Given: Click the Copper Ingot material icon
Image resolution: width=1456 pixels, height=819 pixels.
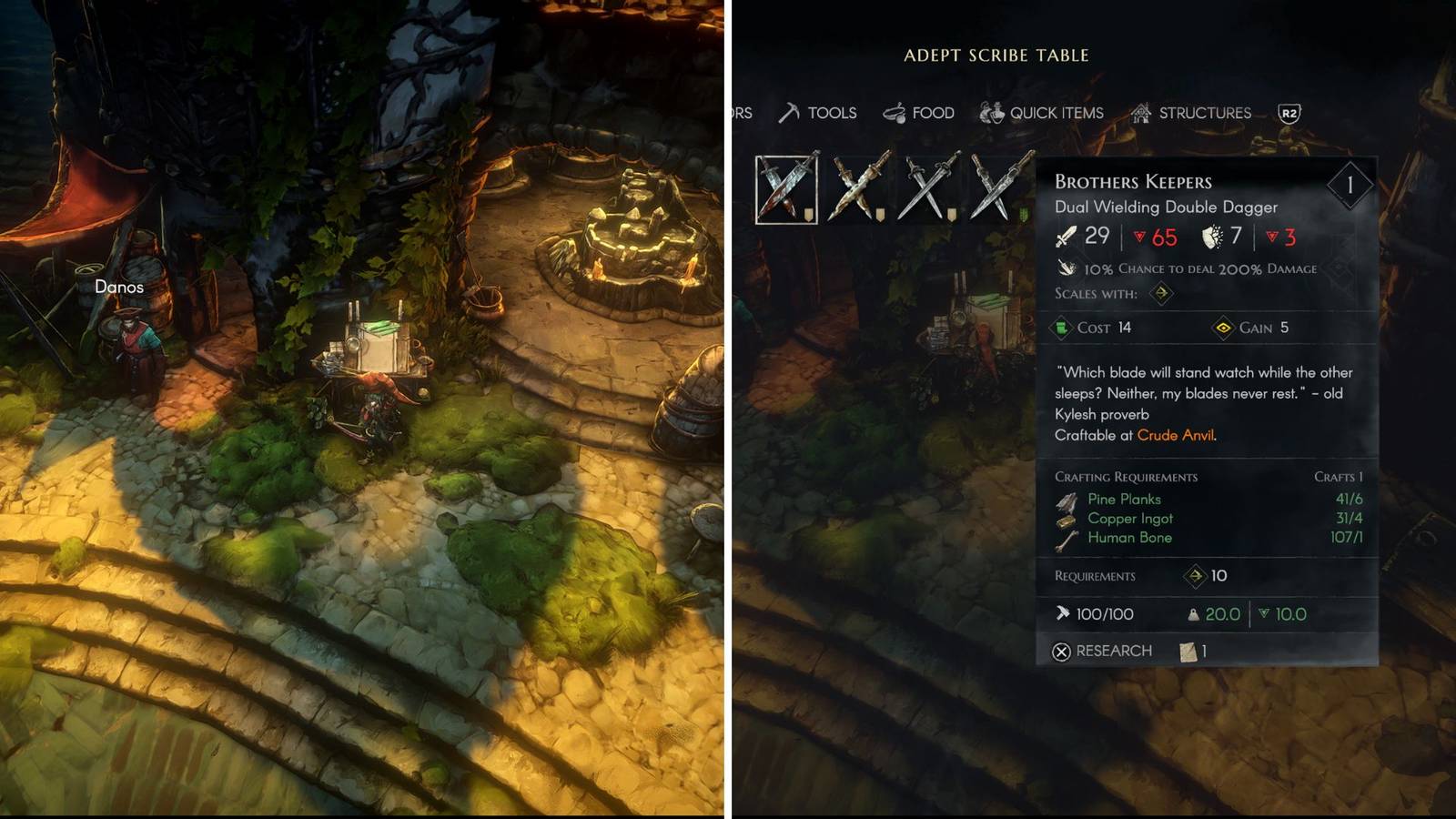Looking at the screenshot, I should point(1067,519).
